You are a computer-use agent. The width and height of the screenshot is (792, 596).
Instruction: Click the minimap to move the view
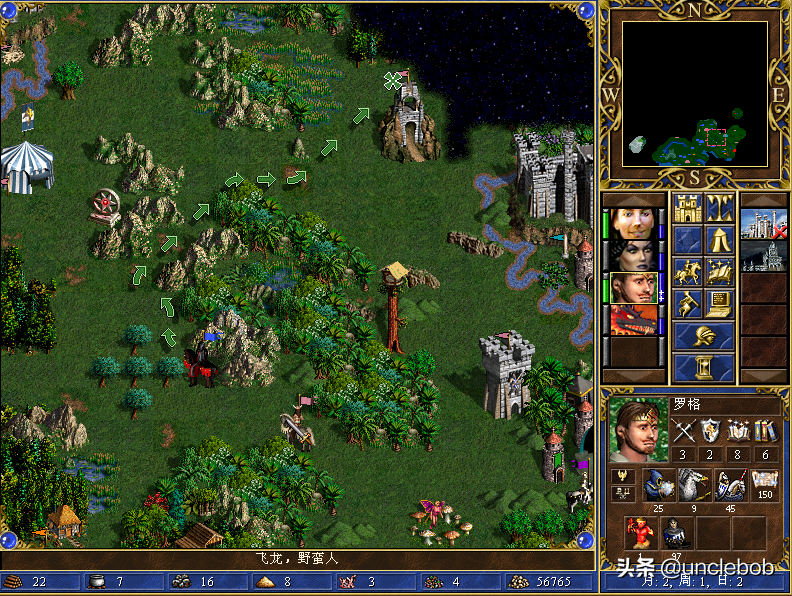(695, 95)
